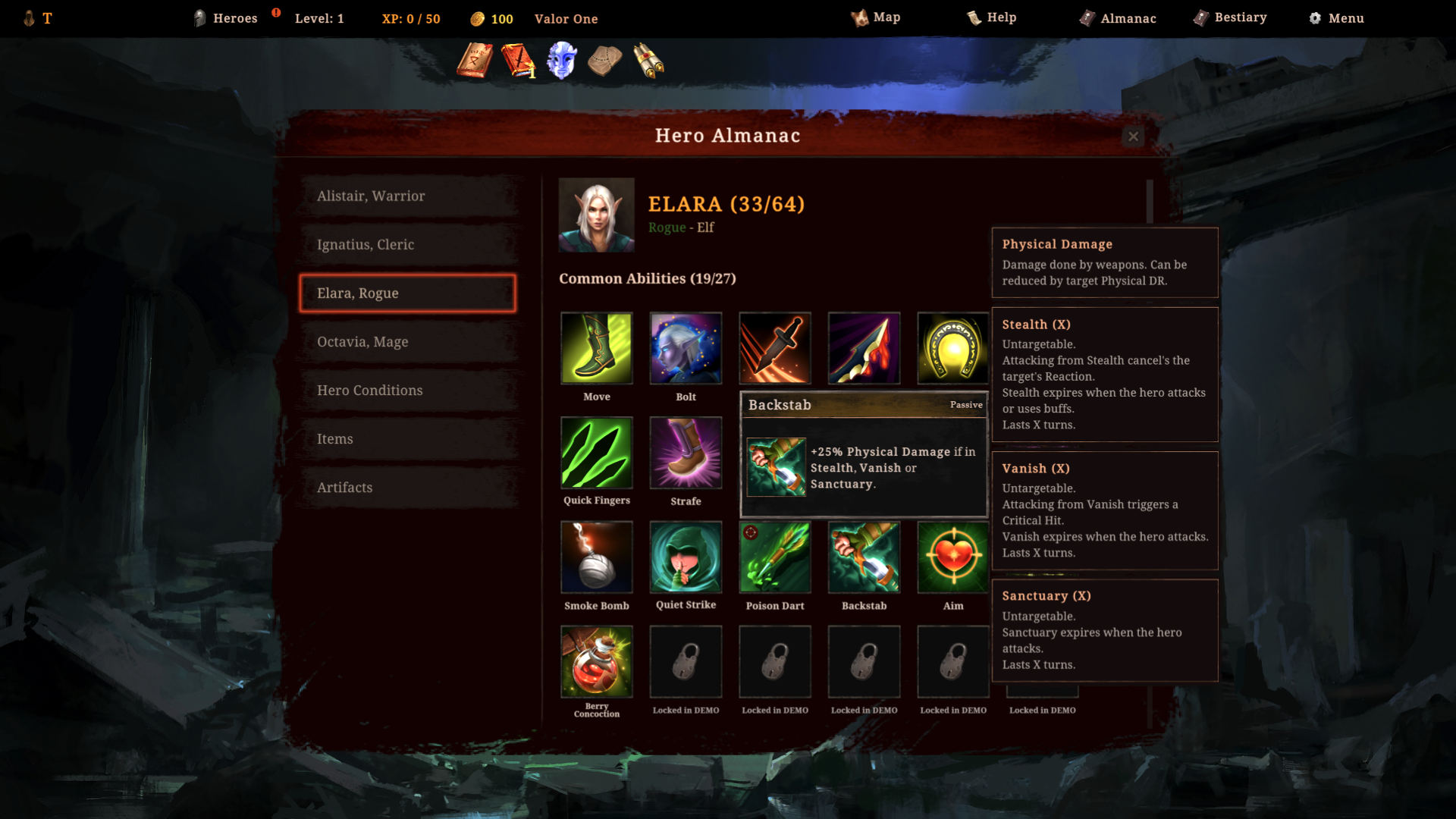1456x819 pixels.
Task: Open the blue mask icon below the top bar
Action: [561, 60]
